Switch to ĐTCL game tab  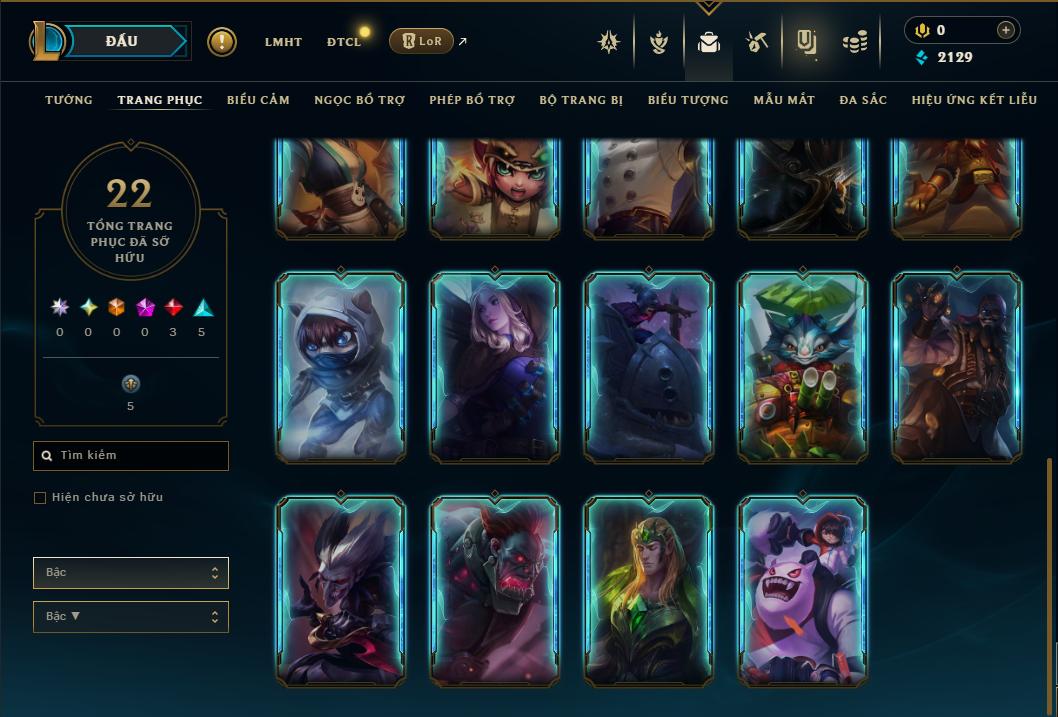(344, 42)
